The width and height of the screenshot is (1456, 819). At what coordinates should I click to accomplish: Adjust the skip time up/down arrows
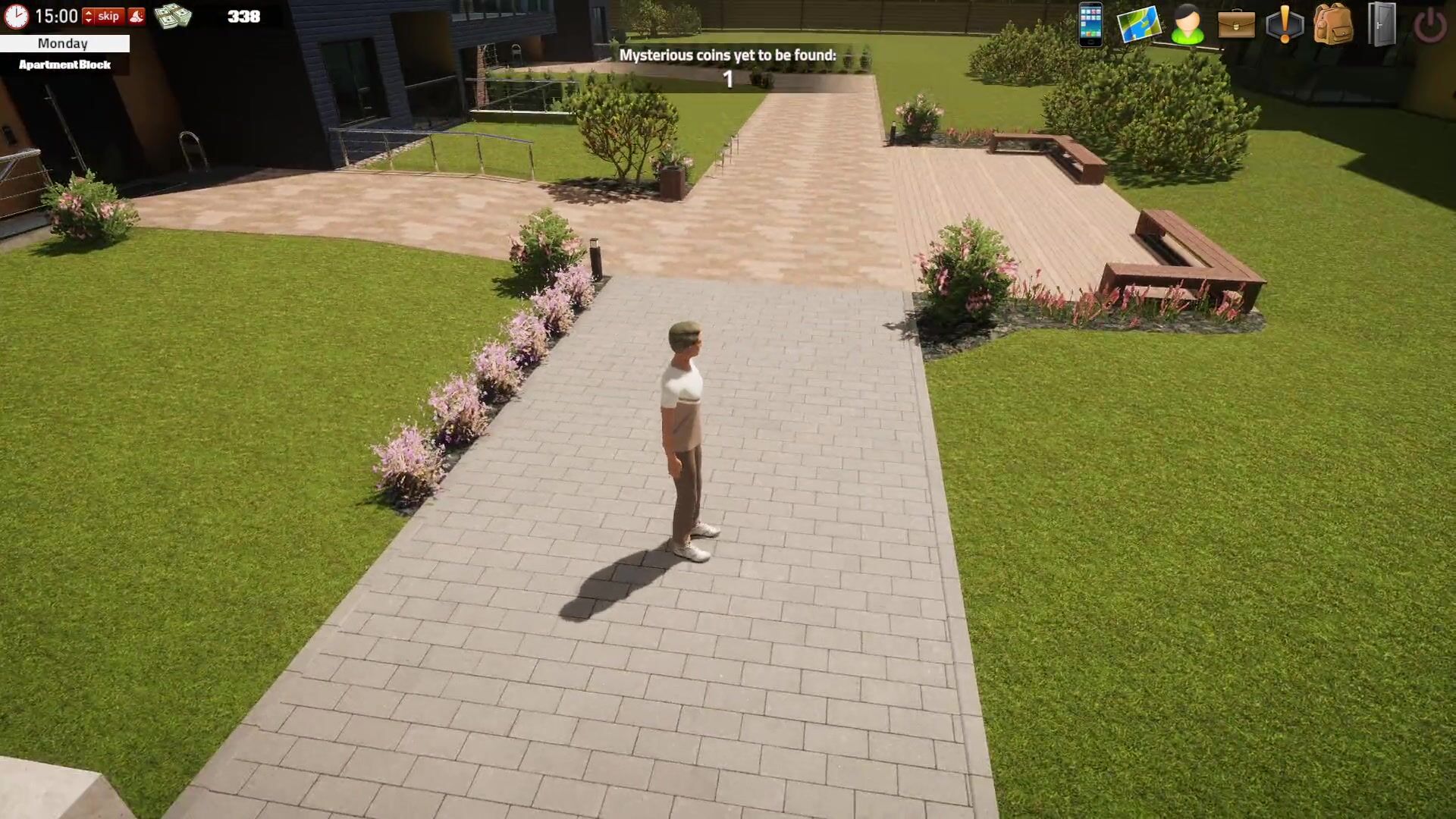click(x=88, y=16)
